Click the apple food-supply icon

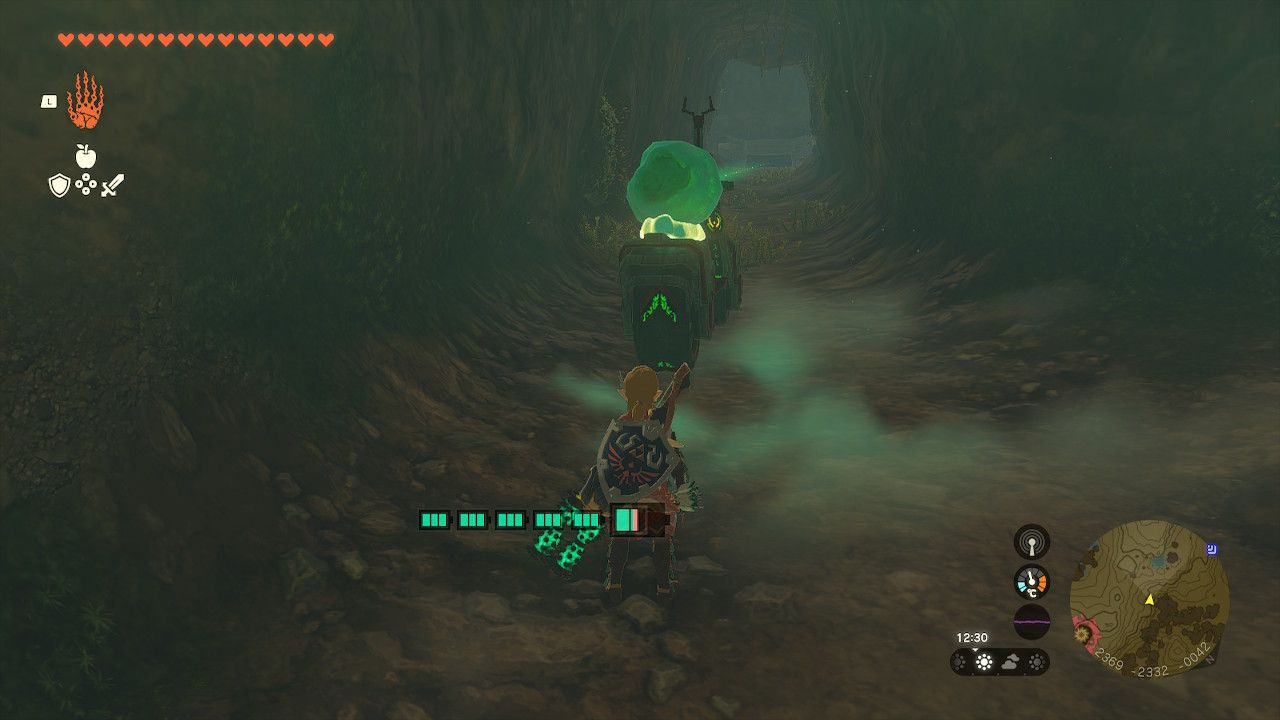coord(86,156)
